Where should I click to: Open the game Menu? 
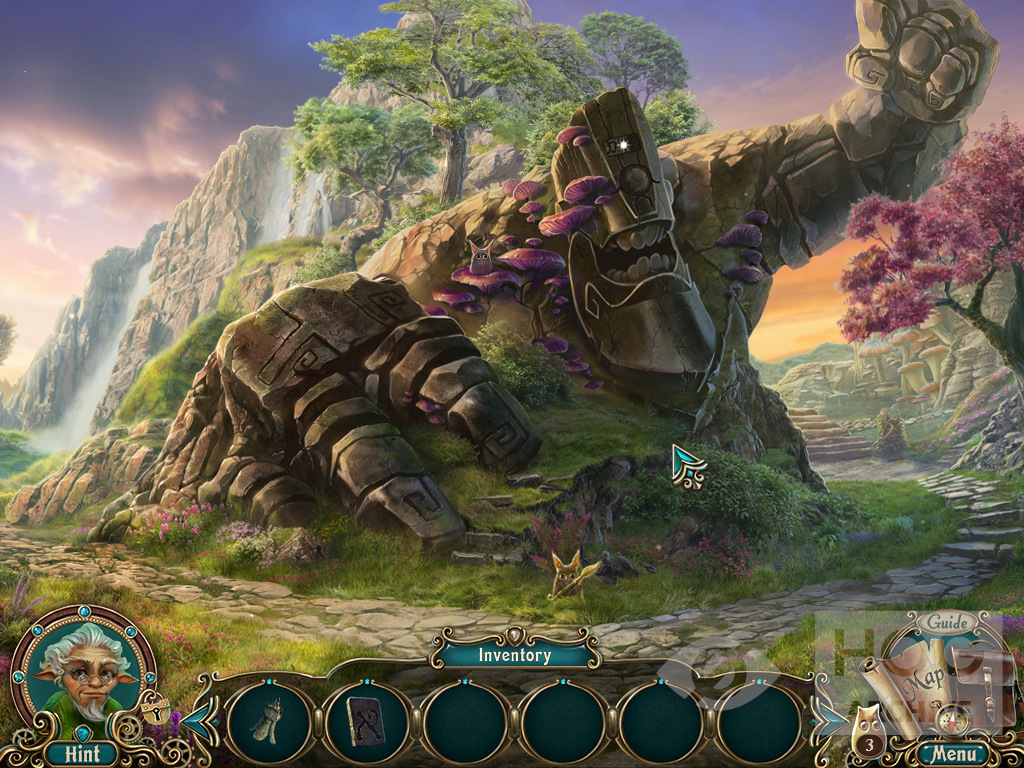coord(951,753)
